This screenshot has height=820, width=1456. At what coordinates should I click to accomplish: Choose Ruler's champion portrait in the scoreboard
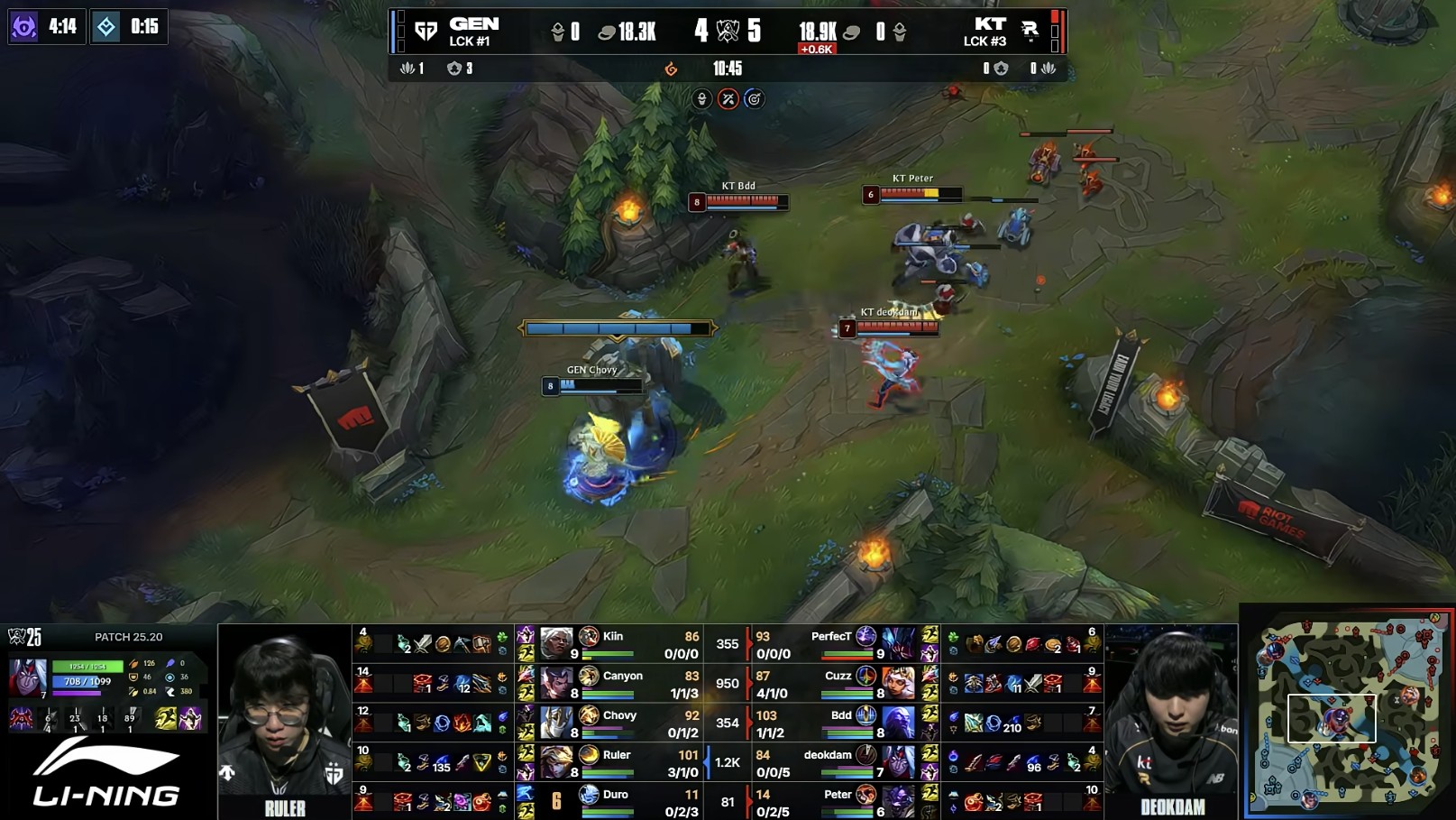coord(556,762)
